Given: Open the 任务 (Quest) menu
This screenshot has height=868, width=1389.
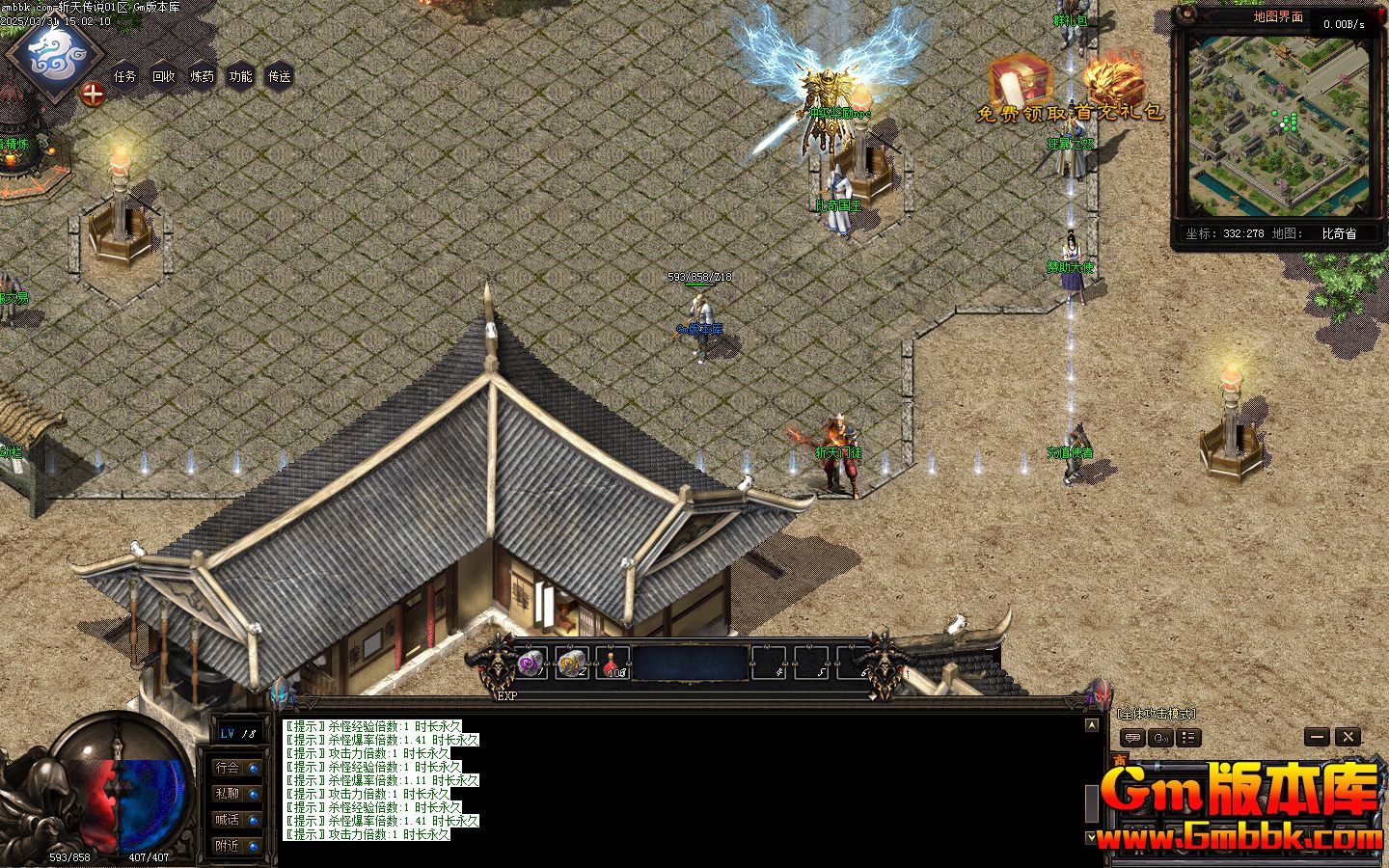Looking at the screenshot, I should pos(123,77).
